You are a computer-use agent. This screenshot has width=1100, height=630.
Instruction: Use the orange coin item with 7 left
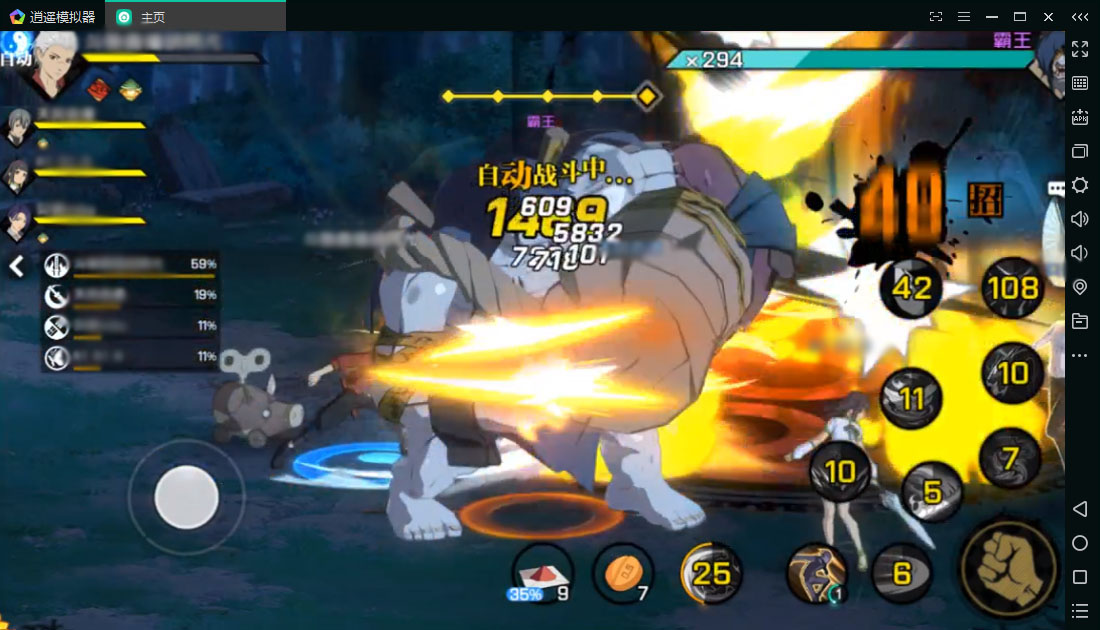622,574
